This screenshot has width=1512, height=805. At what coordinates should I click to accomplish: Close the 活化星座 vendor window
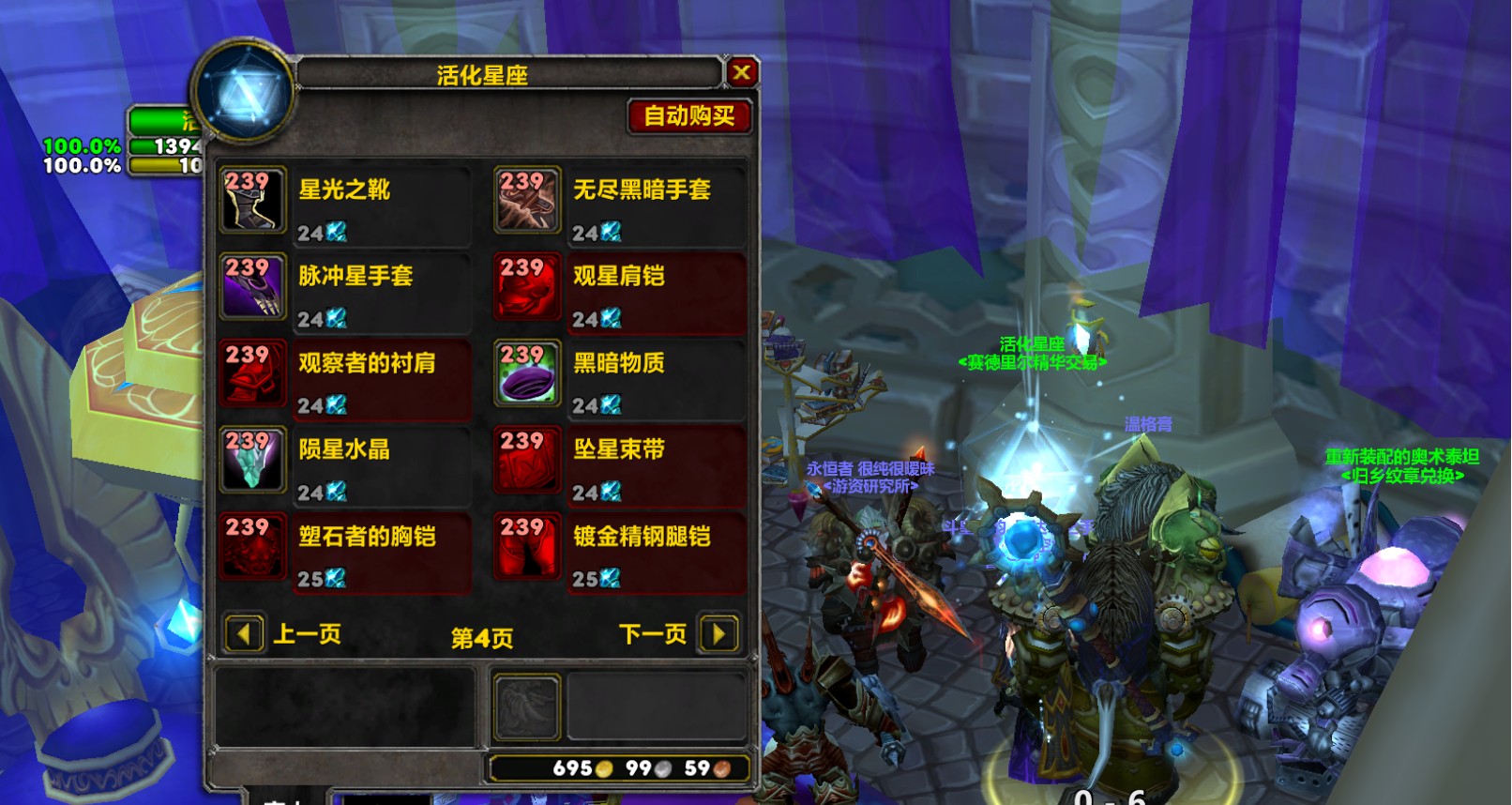coord(741,72)
